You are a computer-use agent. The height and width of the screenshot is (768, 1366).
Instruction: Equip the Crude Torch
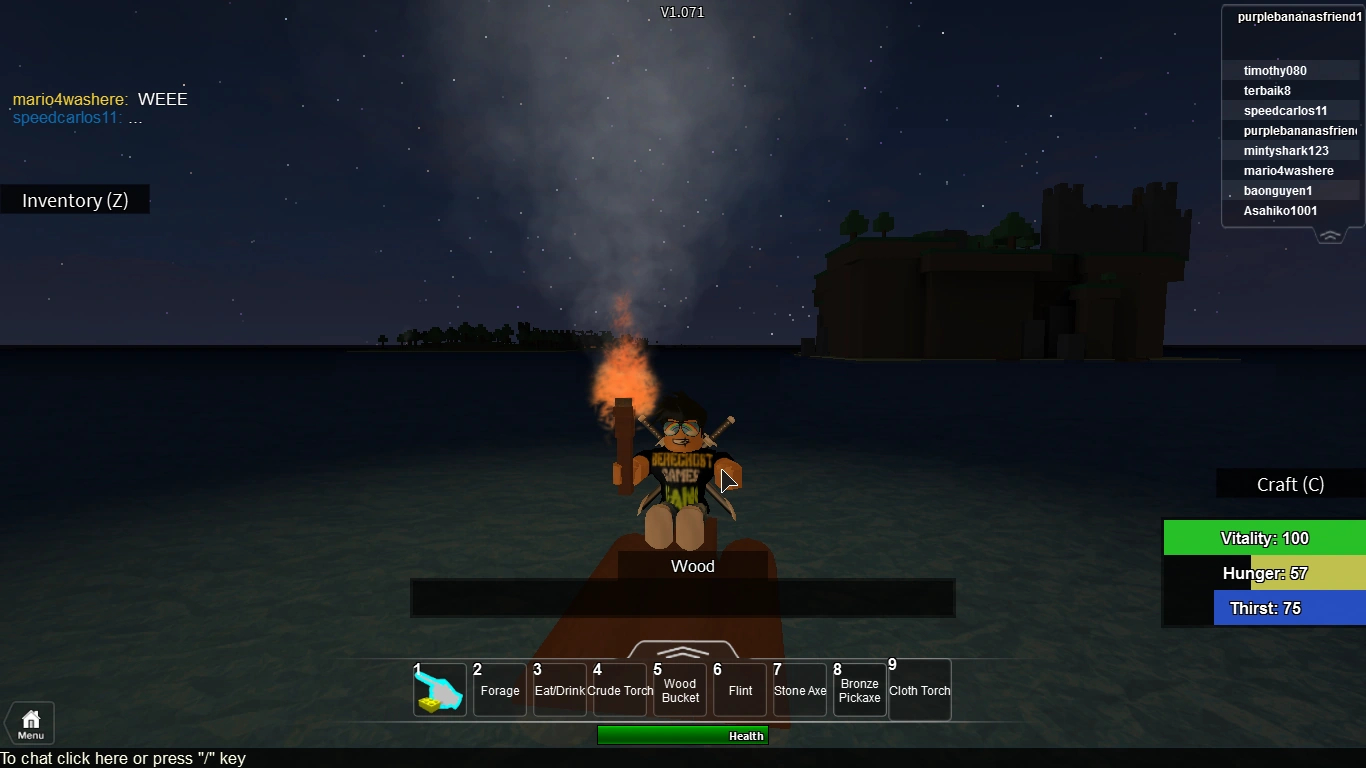pos(619,689)
